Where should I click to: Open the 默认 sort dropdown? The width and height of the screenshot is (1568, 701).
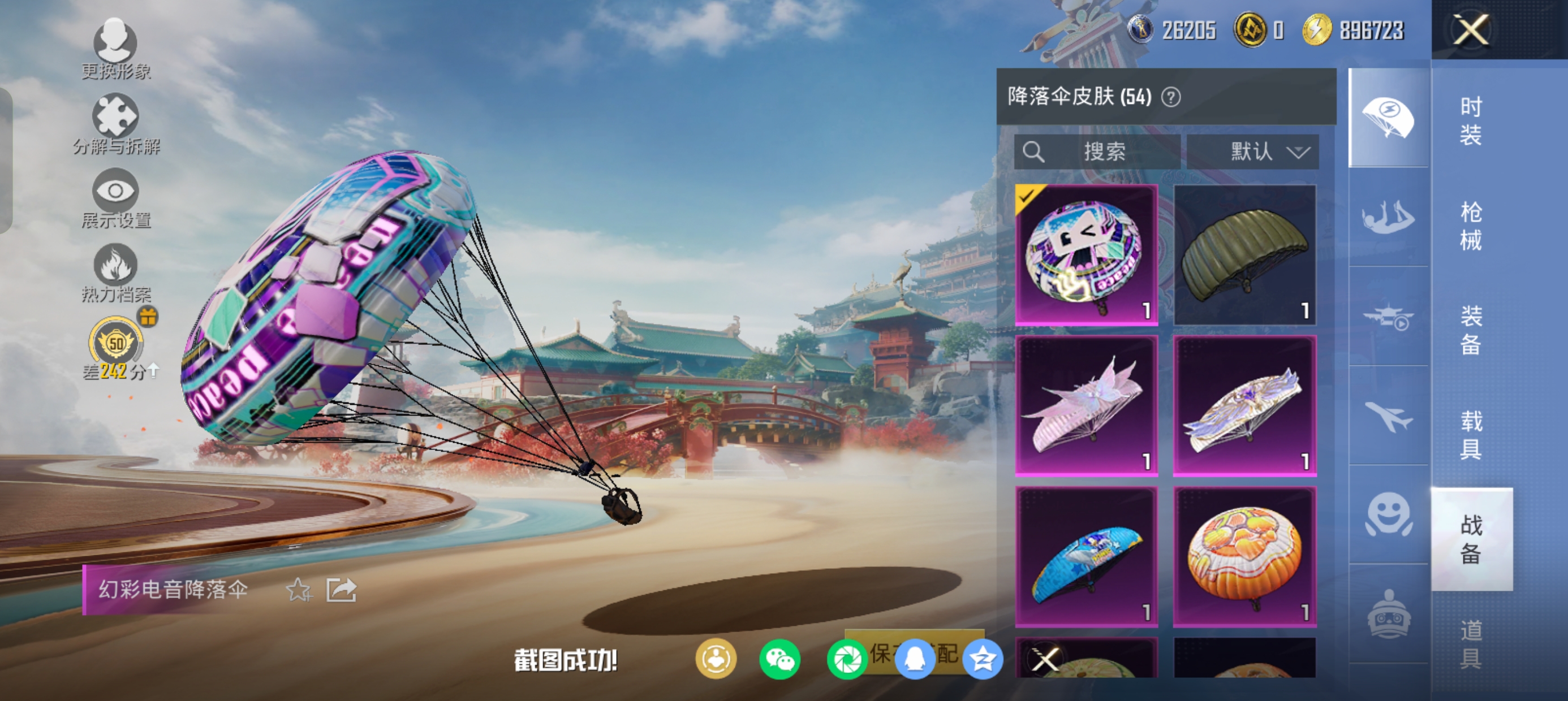click(1253, 152)
